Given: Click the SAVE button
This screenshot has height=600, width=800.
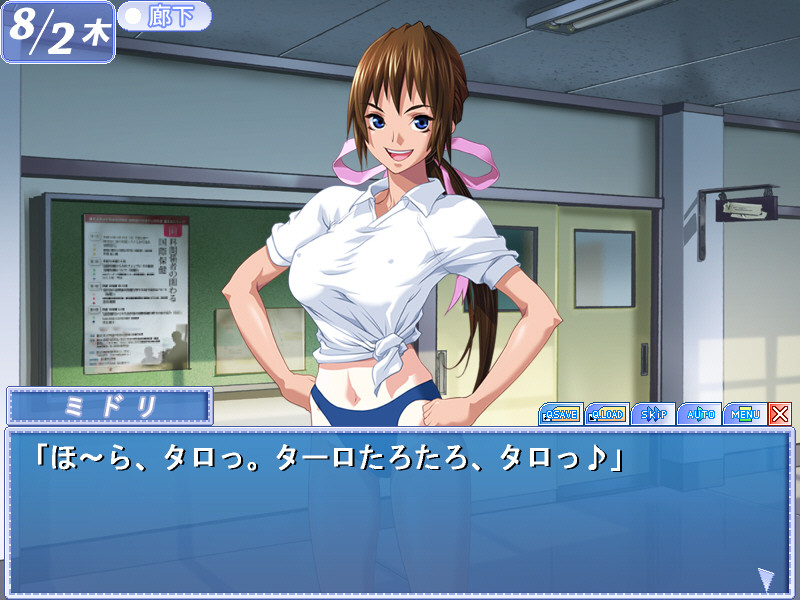Looking at the screenshot, I should point(560,414).
